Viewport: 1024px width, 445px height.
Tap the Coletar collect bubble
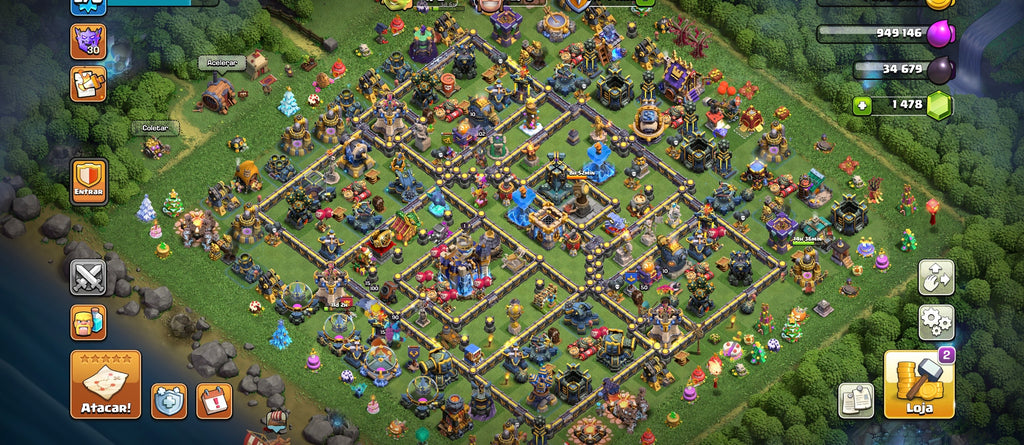pyautogui.click(x=154, y=128)
